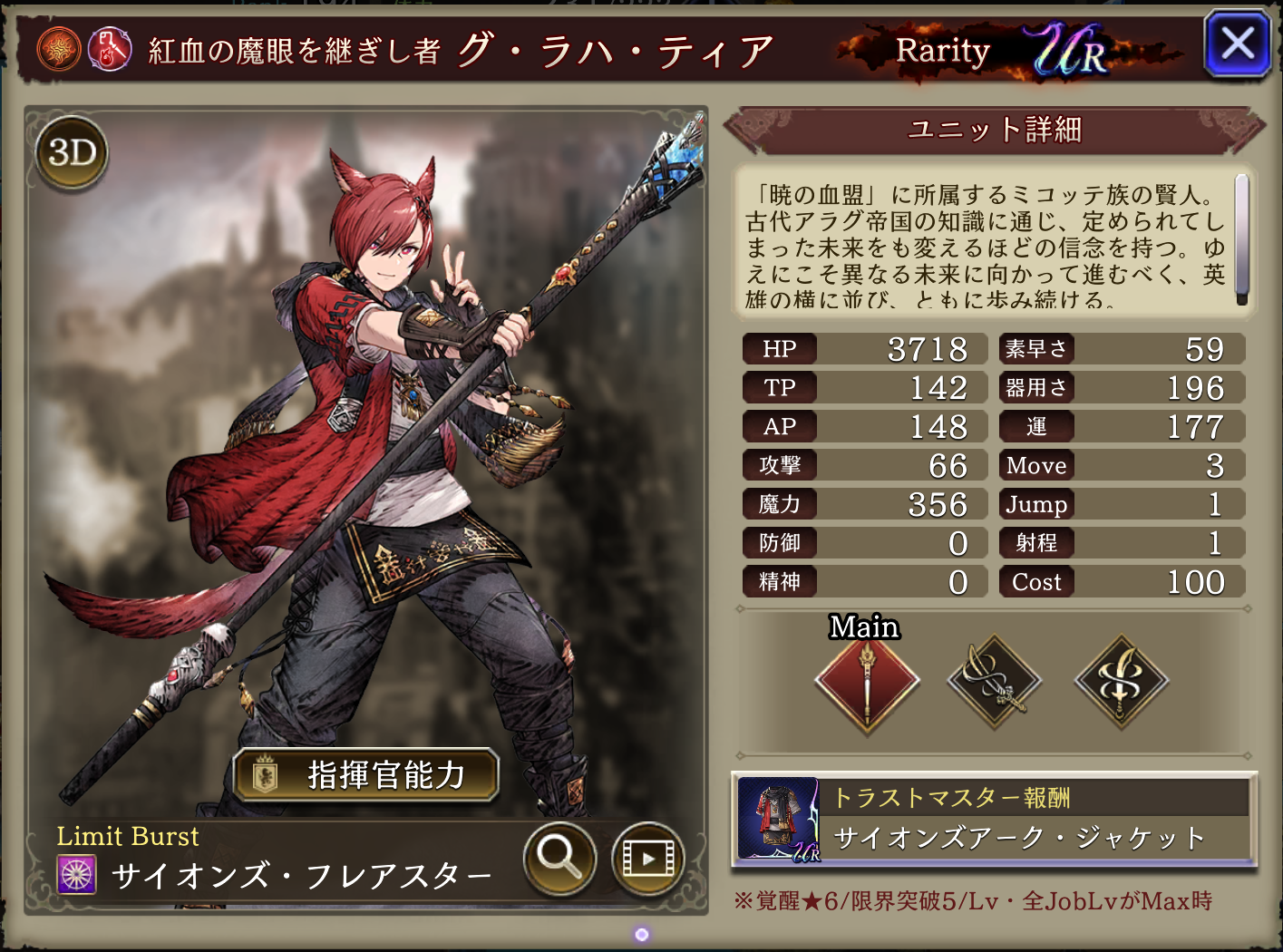Open the 指揮官能力 commander ability panel
The width and height of the screenshot is (1283, 952).
pos(366,775)
